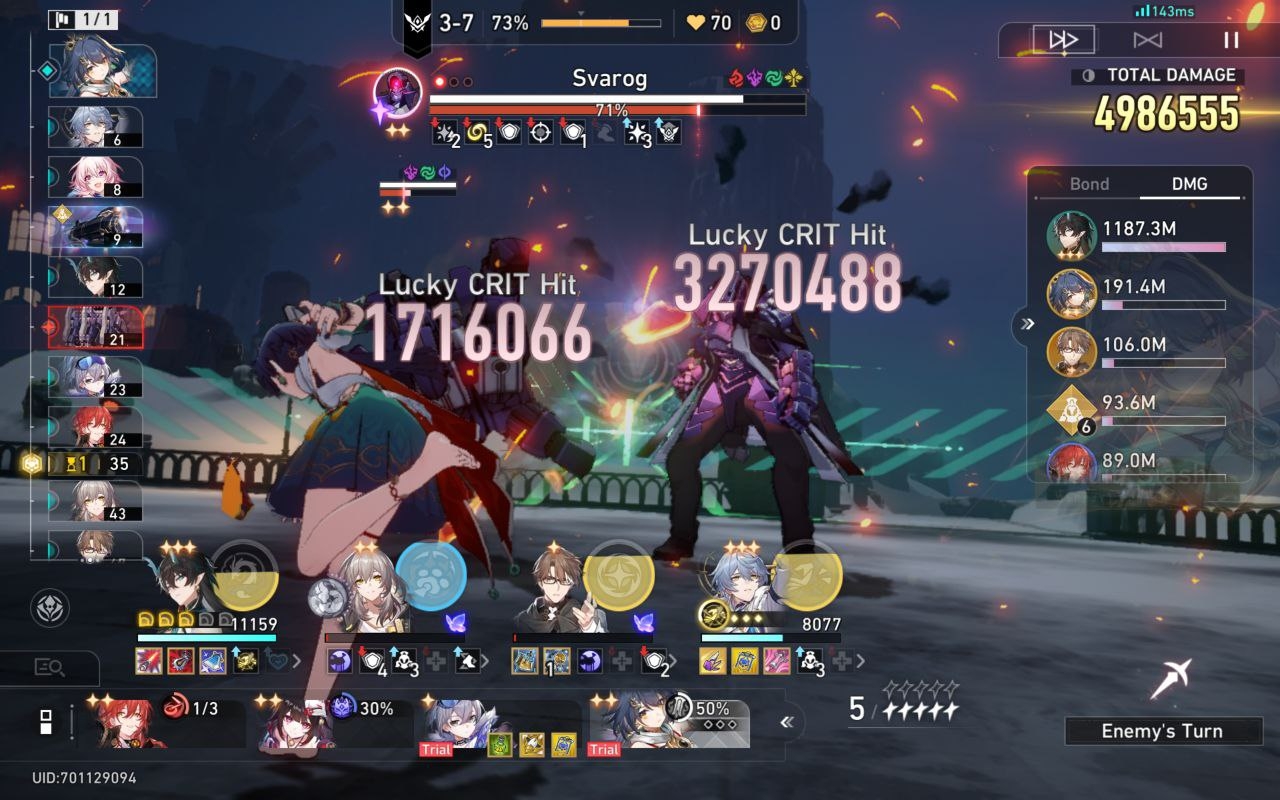Screen dimensions: 1280x800
Task: Click Svarog's boss portrait icon
Action: click(397, 93)
